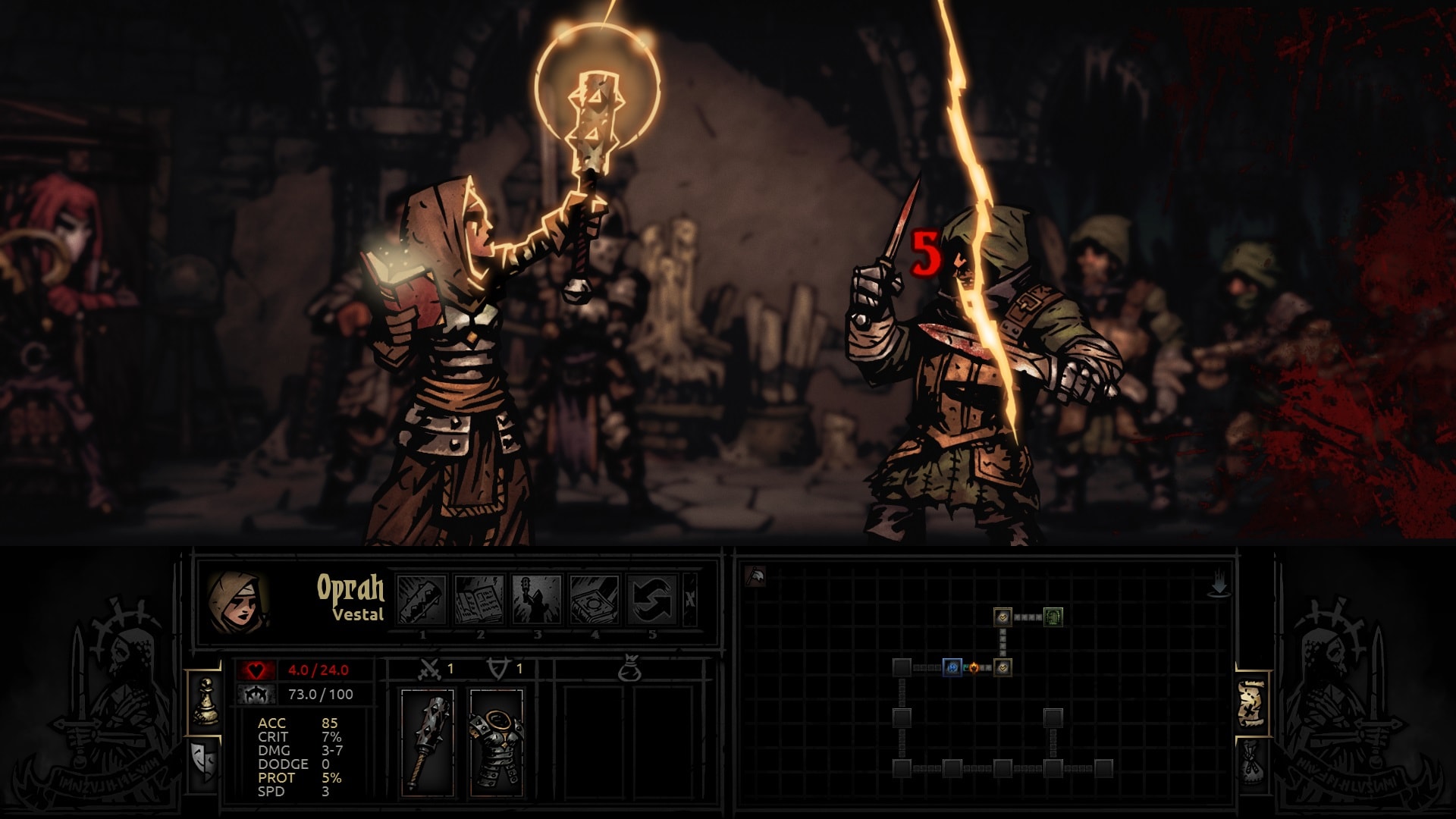Switch to the chess pawn stats tab

[205, 702]
